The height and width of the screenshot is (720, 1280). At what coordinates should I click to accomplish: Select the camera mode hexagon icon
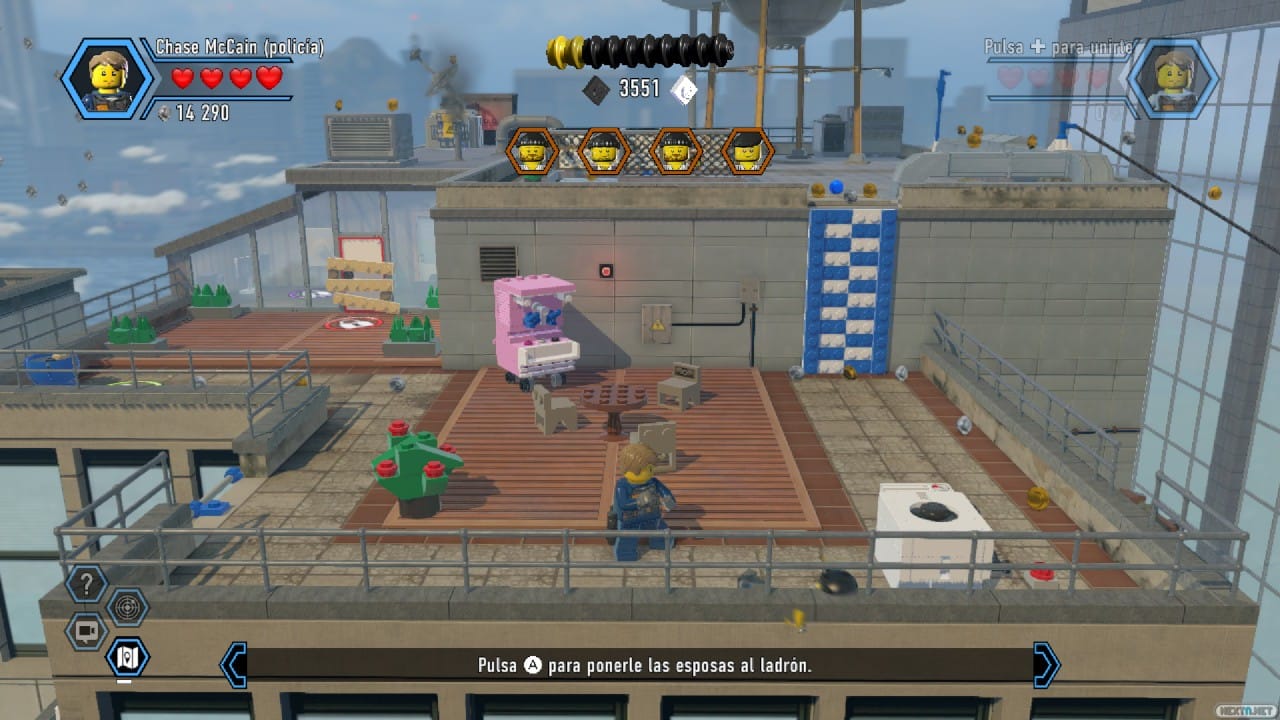[x=86, y=631]
